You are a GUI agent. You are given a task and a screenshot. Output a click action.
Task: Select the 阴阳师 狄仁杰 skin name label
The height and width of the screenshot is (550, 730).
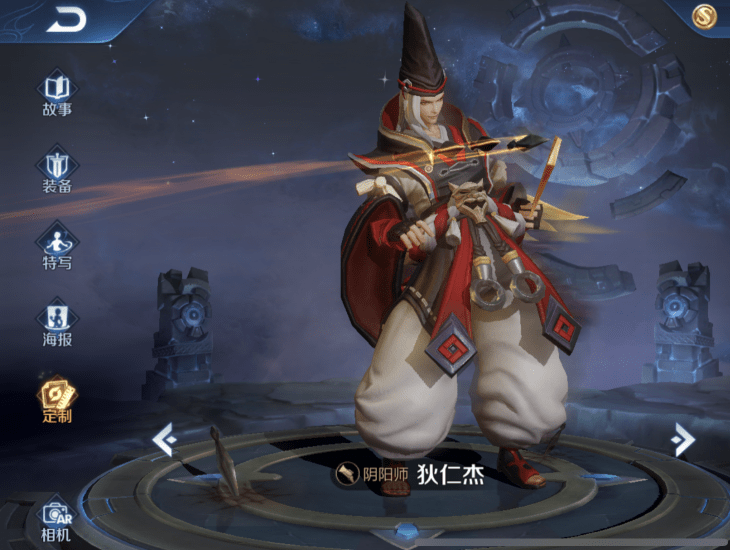point(410,474)
